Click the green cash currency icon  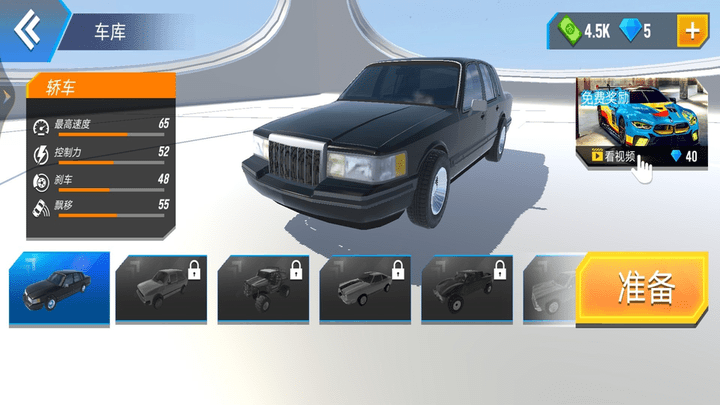coord(569,31)
